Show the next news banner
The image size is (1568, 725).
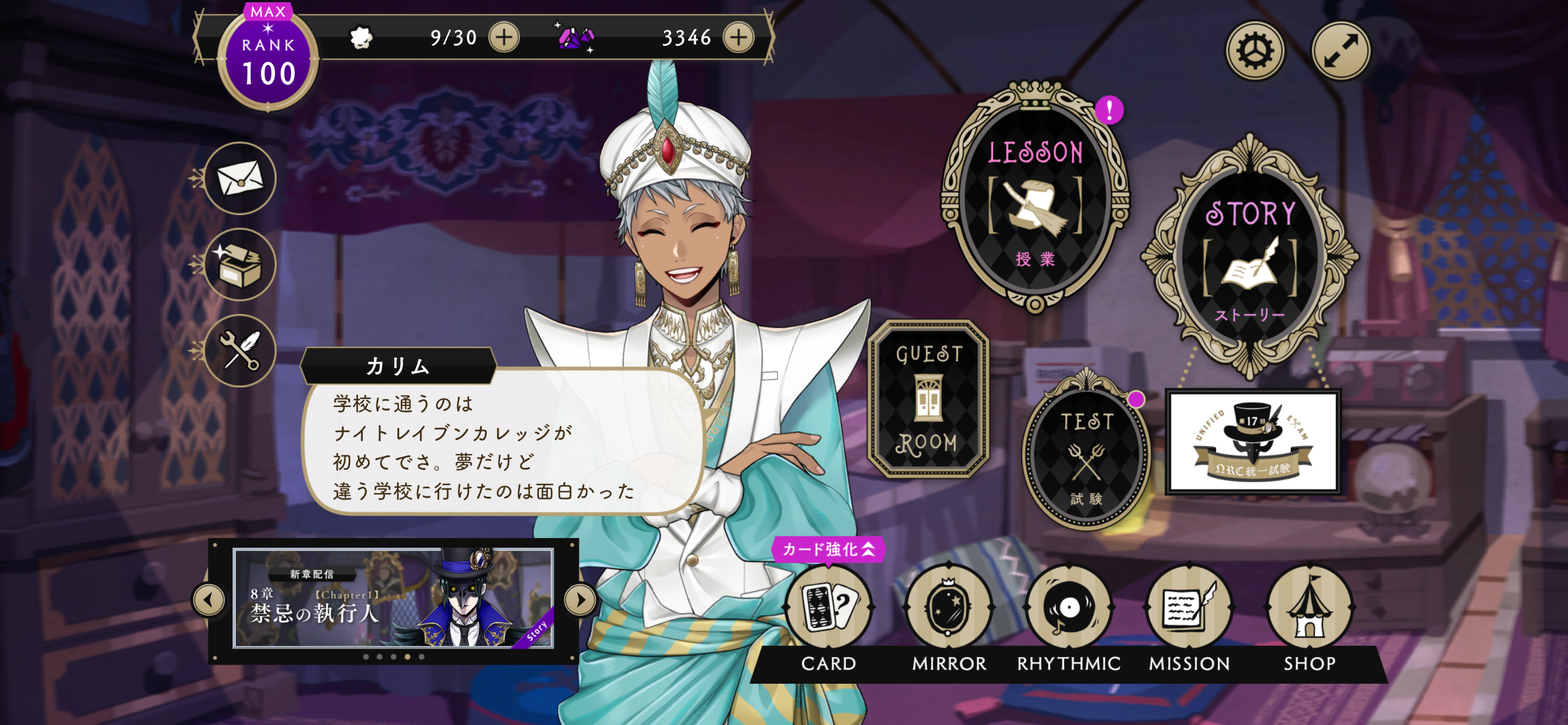[580, 600]
